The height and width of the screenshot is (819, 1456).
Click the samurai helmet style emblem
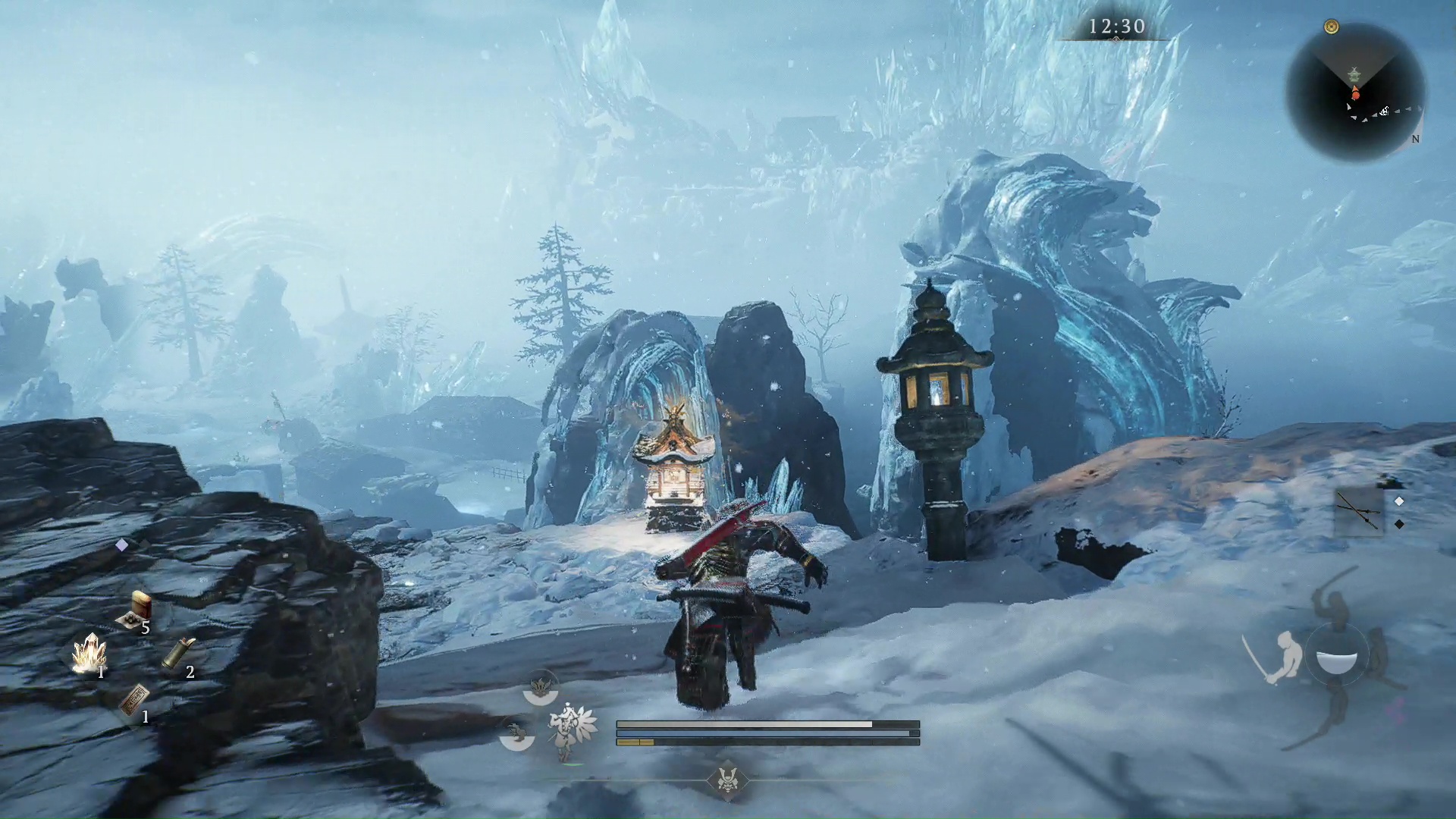click(x=727, y=780)
